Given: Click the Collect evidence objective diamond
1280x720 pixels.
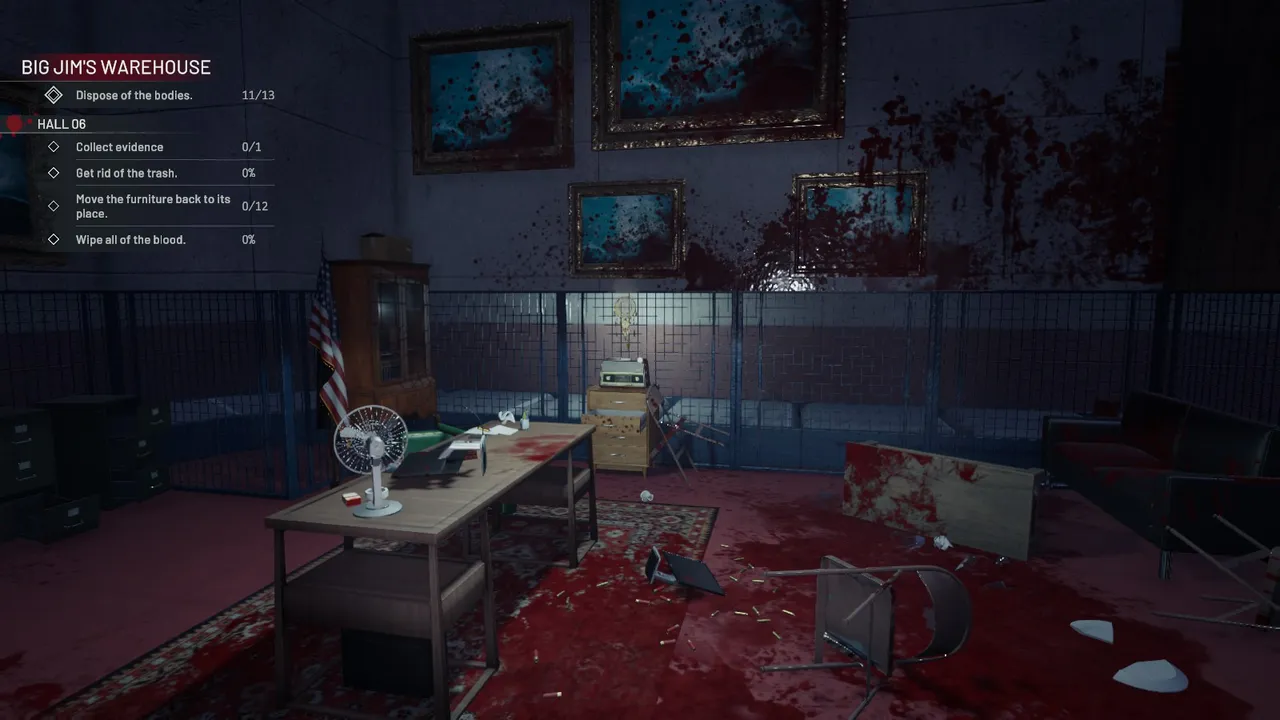Looking at the screenshot, I should coord(53,147).
